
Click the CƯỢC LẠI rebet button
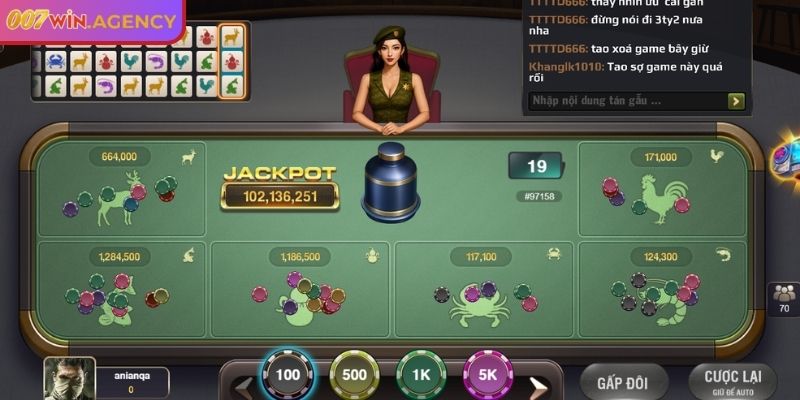click(732, 382)
